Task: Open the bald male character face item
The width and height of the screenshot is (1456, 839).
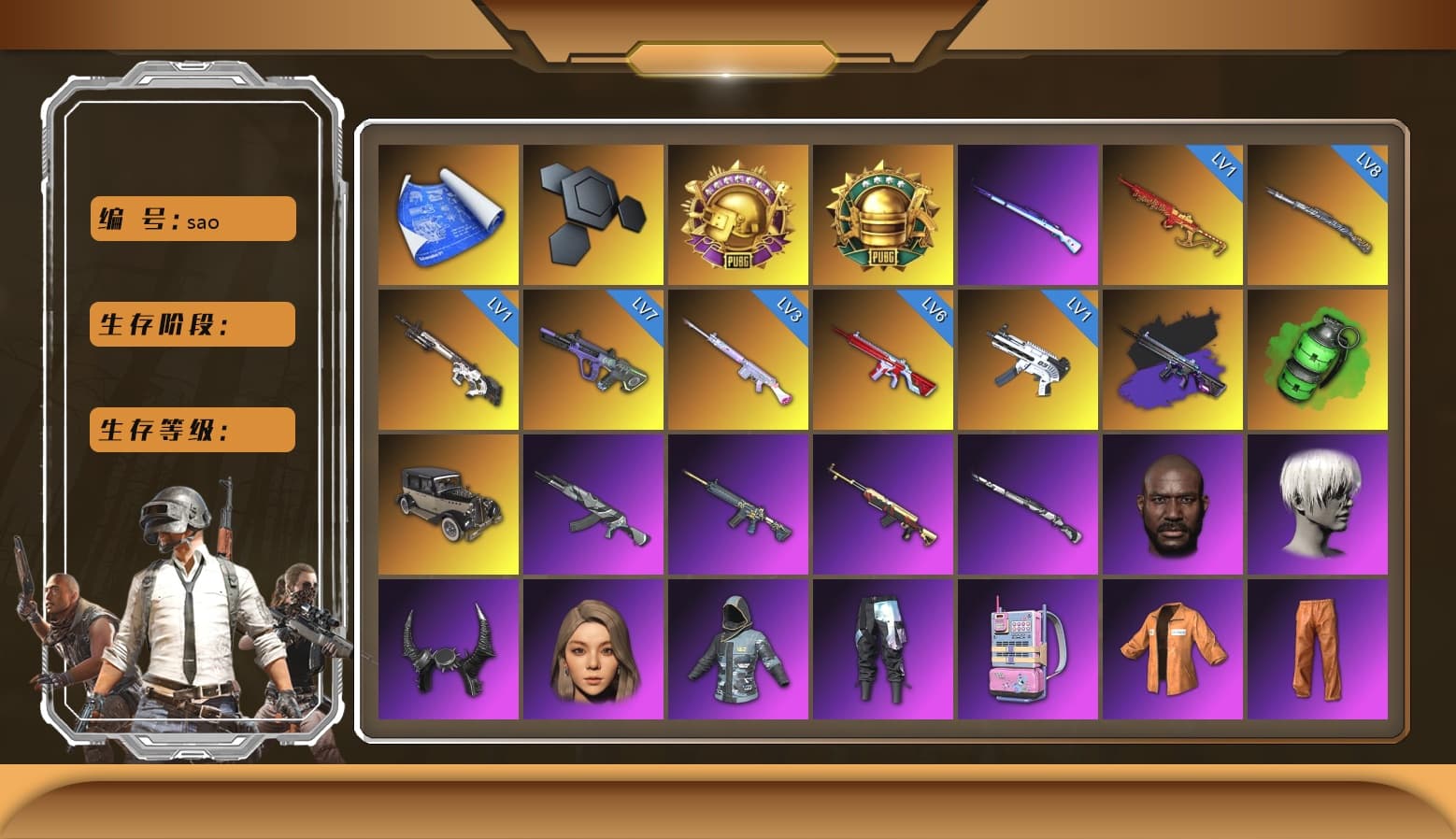Action: (x=1173, y=505)
